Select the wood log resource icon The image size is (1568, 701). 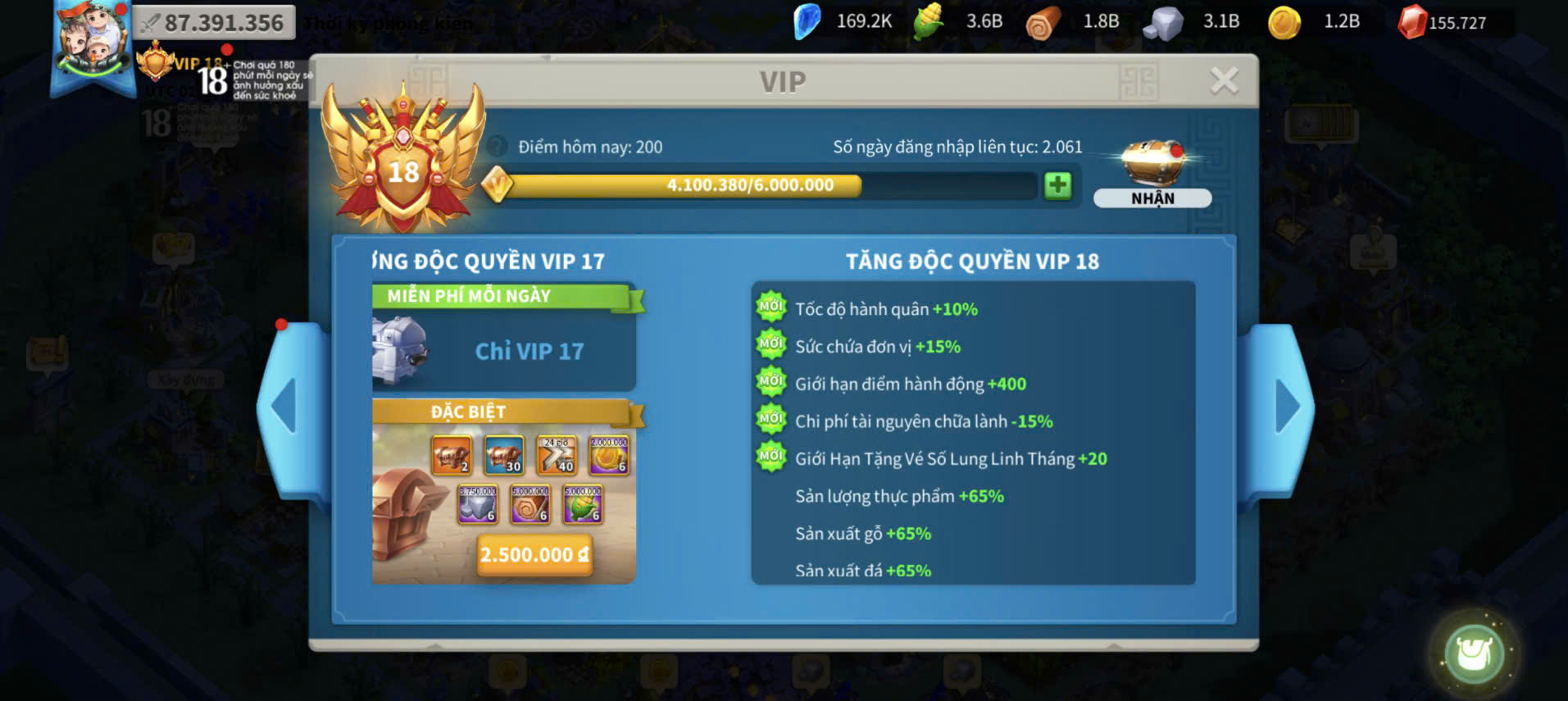pyautogui.click(x=1043, y=23)
